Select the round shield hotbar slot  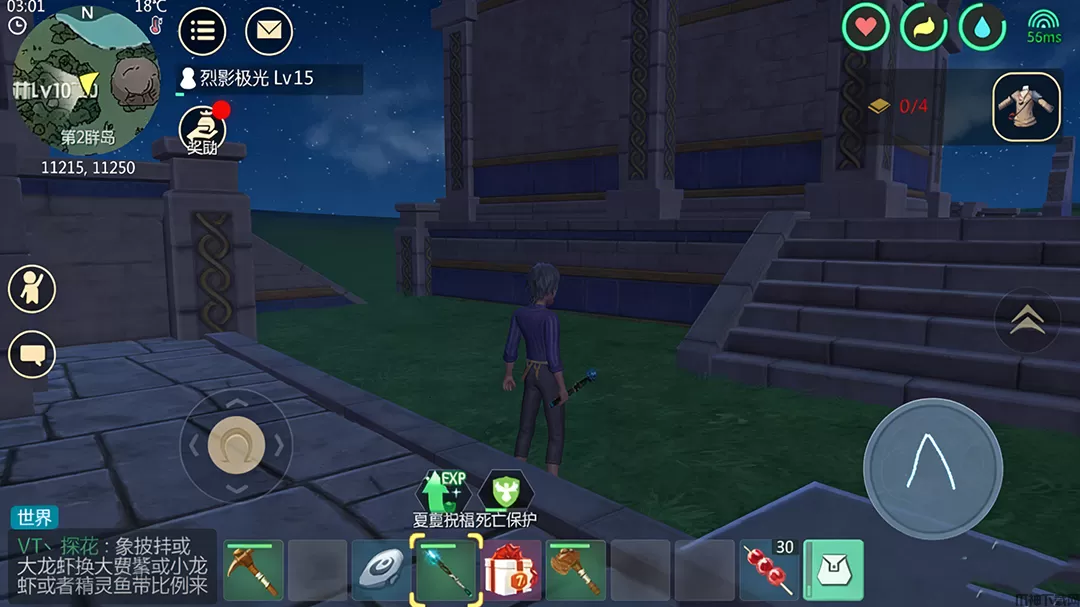tap(382, 571)
